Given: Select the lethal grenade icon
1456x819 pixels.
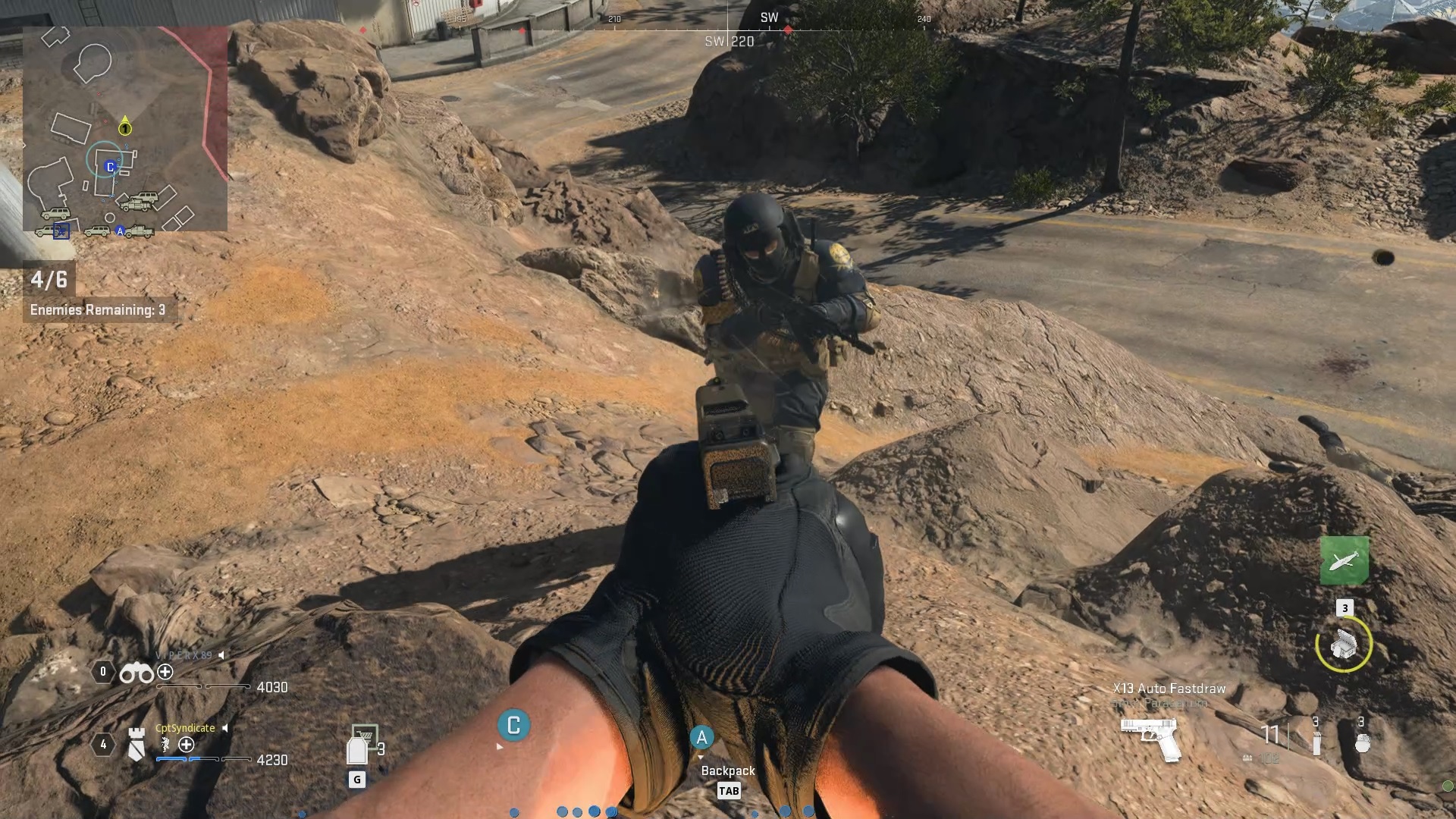Looking at the screenshot, I should click(x=1362, y=742).
